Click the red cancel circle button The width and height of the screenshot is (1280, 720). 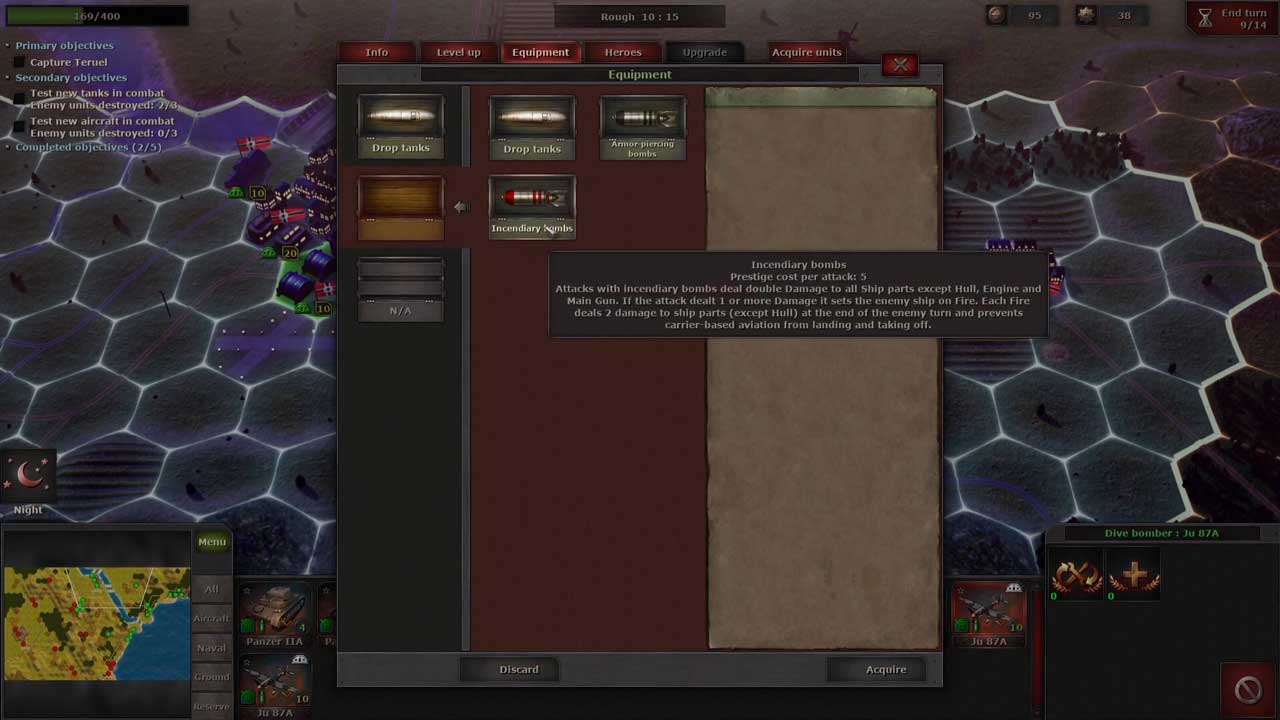click(1248, 689)
